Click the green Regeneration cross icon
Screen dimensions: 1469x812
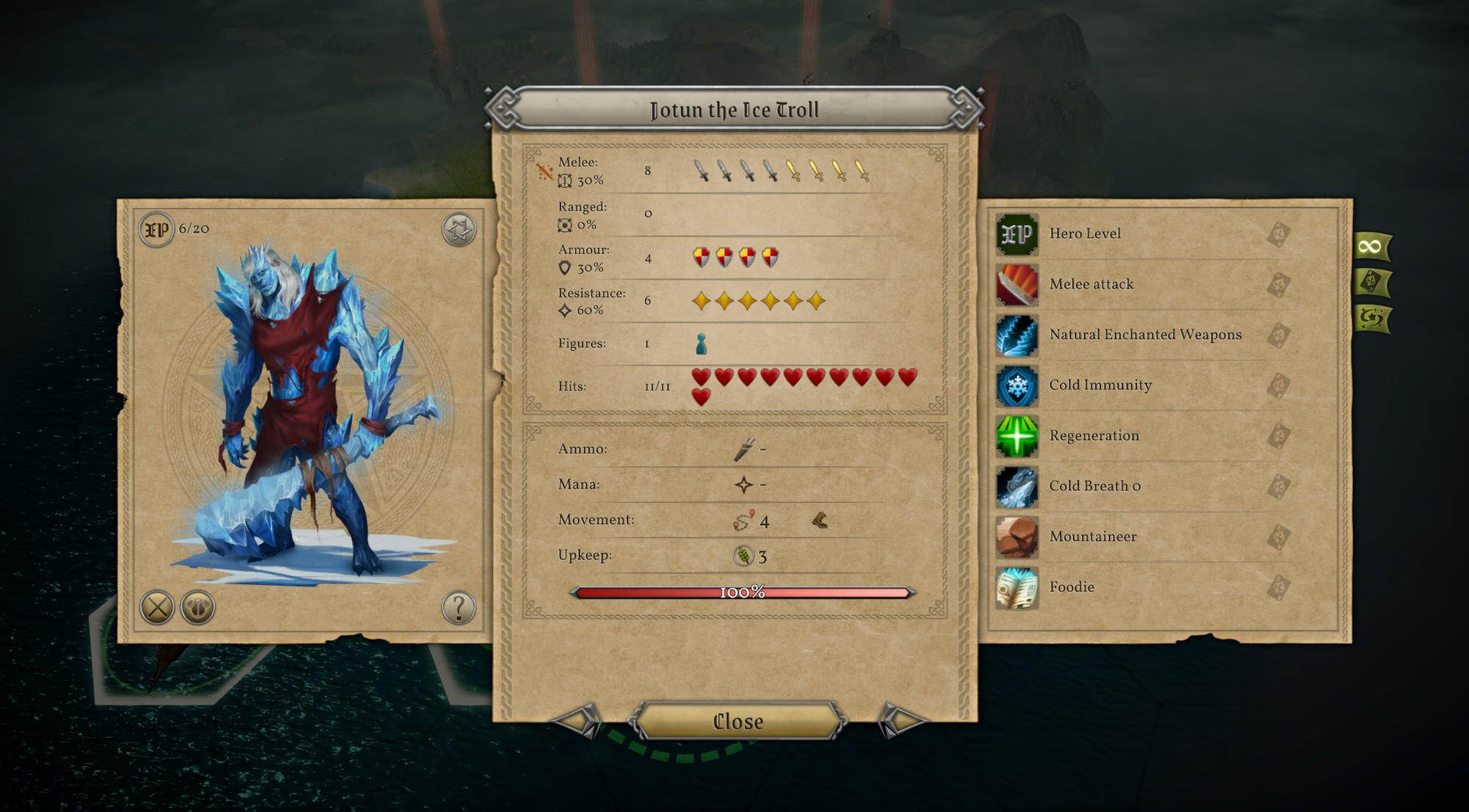[1017, 436]
